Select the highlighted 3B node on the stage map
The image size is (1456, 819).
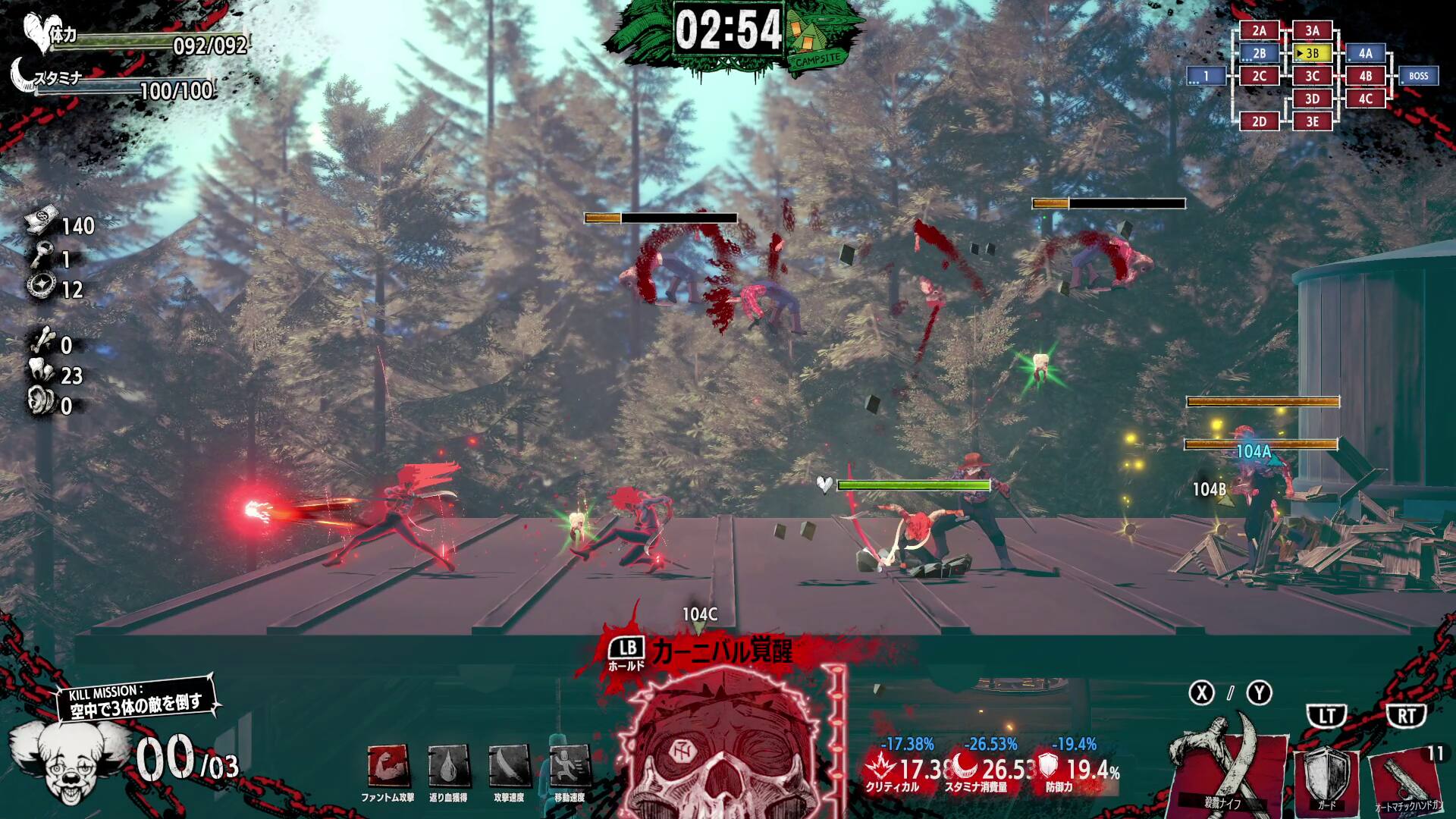[x=1313, y=54]
